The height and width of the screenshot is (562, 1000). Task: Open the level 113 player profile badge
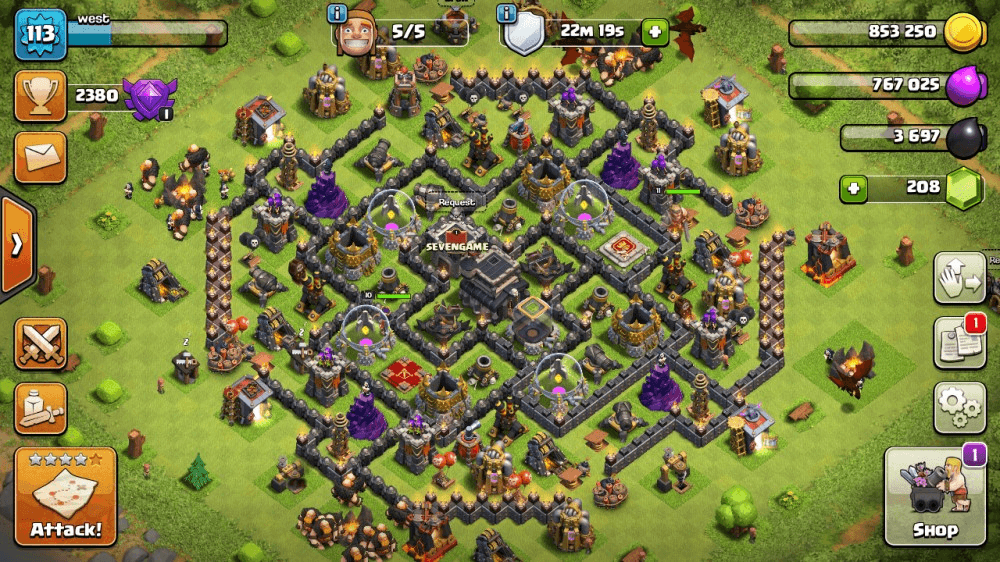(40, 35)
